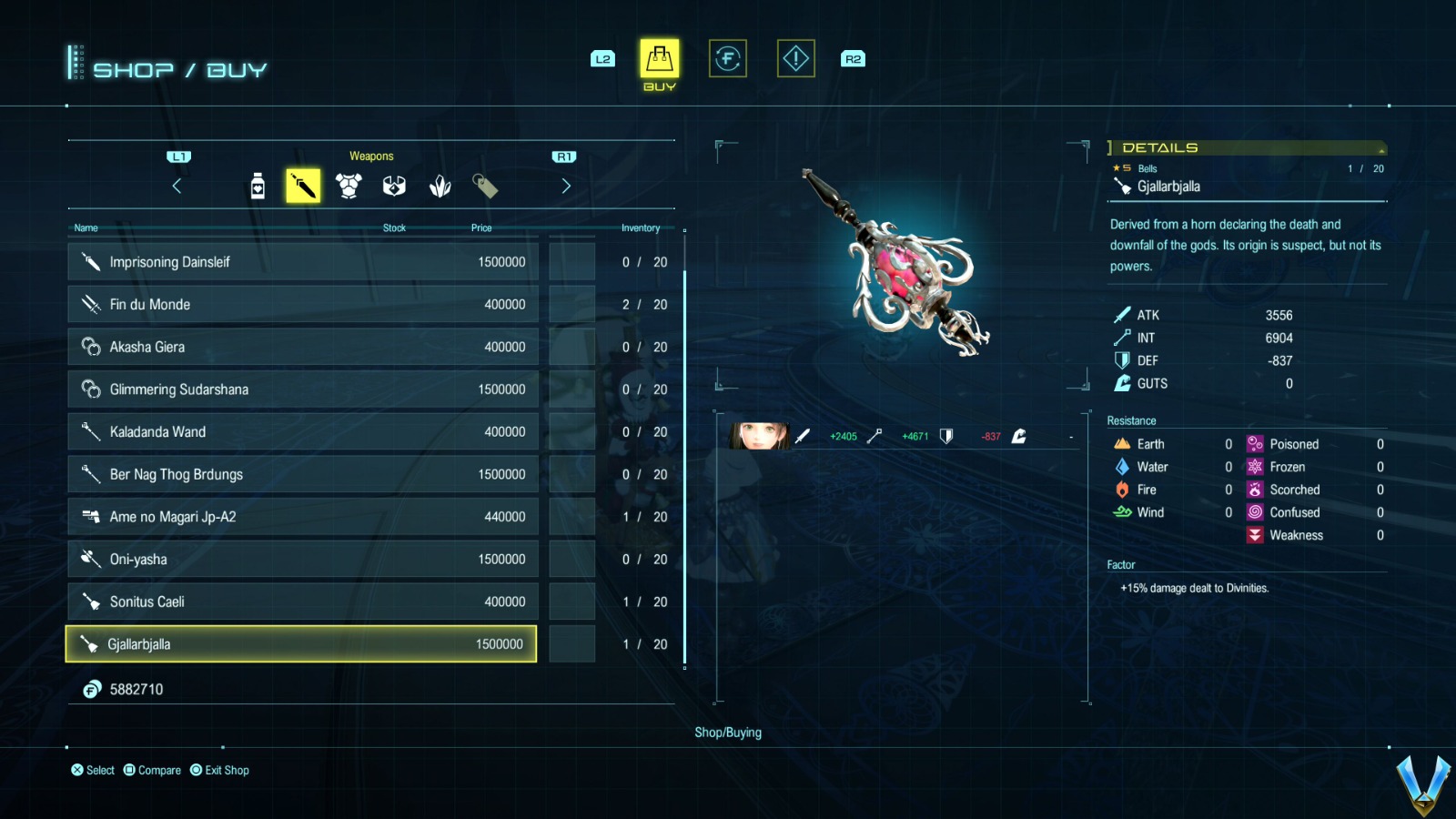1456x819 pixels.
Task: Open the crystal materials category icon
Action: click(x=440, y=185)
